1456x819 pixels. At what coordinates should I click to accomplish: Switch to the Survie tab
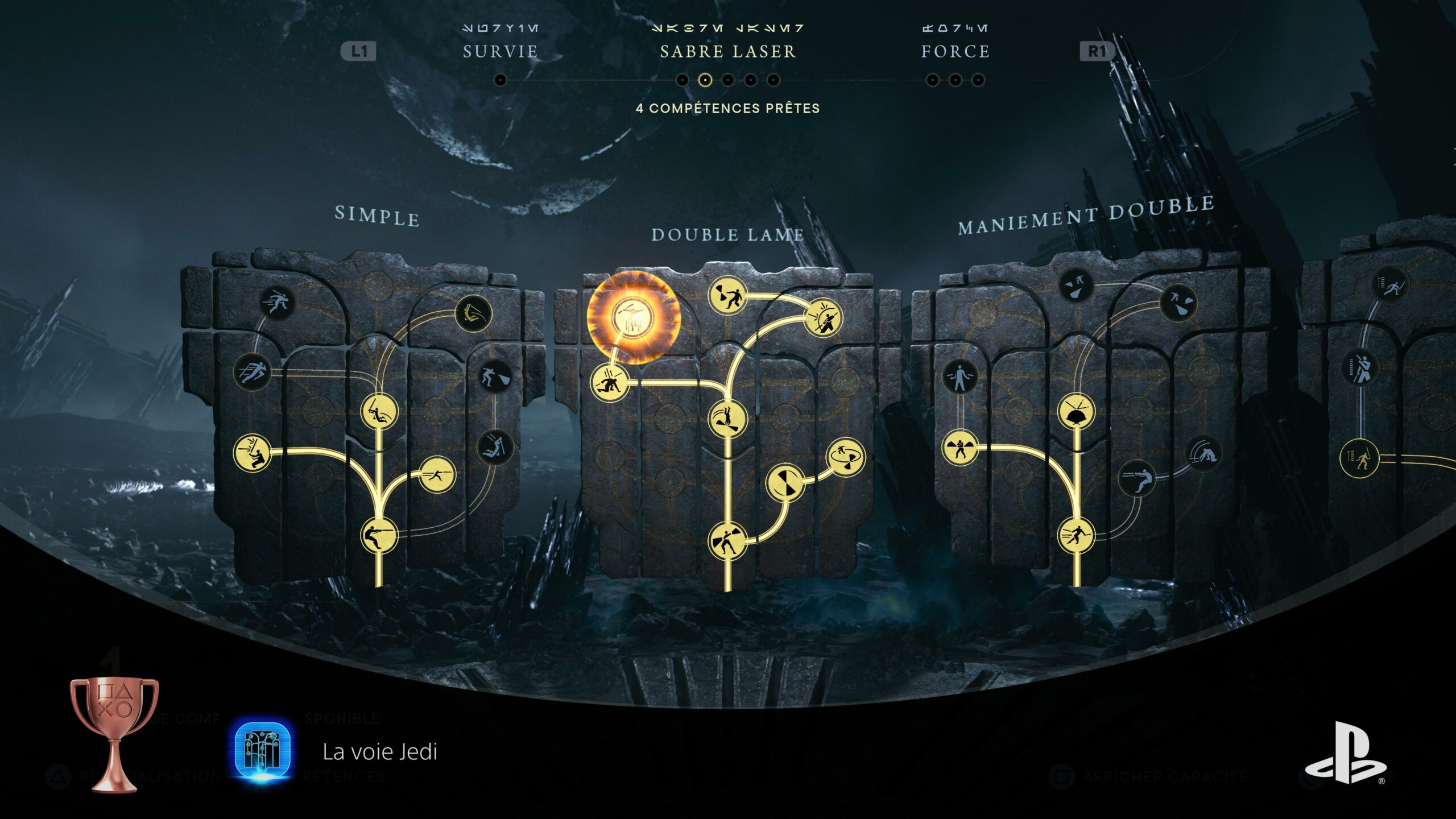tap(500, 52)
